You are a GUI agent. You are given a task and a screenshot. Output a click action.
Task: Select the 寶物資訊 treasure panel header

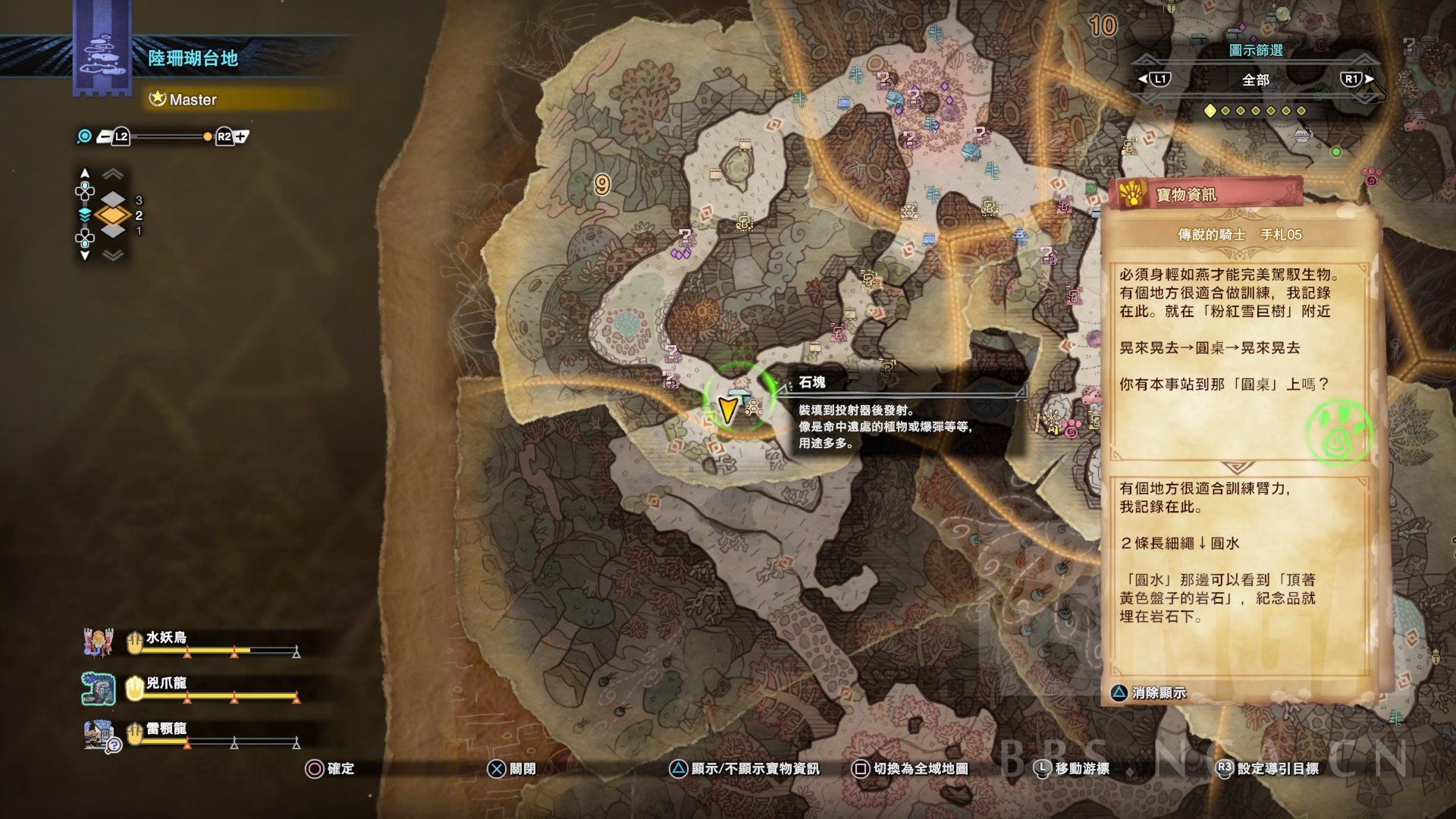tap(1187, 195)
